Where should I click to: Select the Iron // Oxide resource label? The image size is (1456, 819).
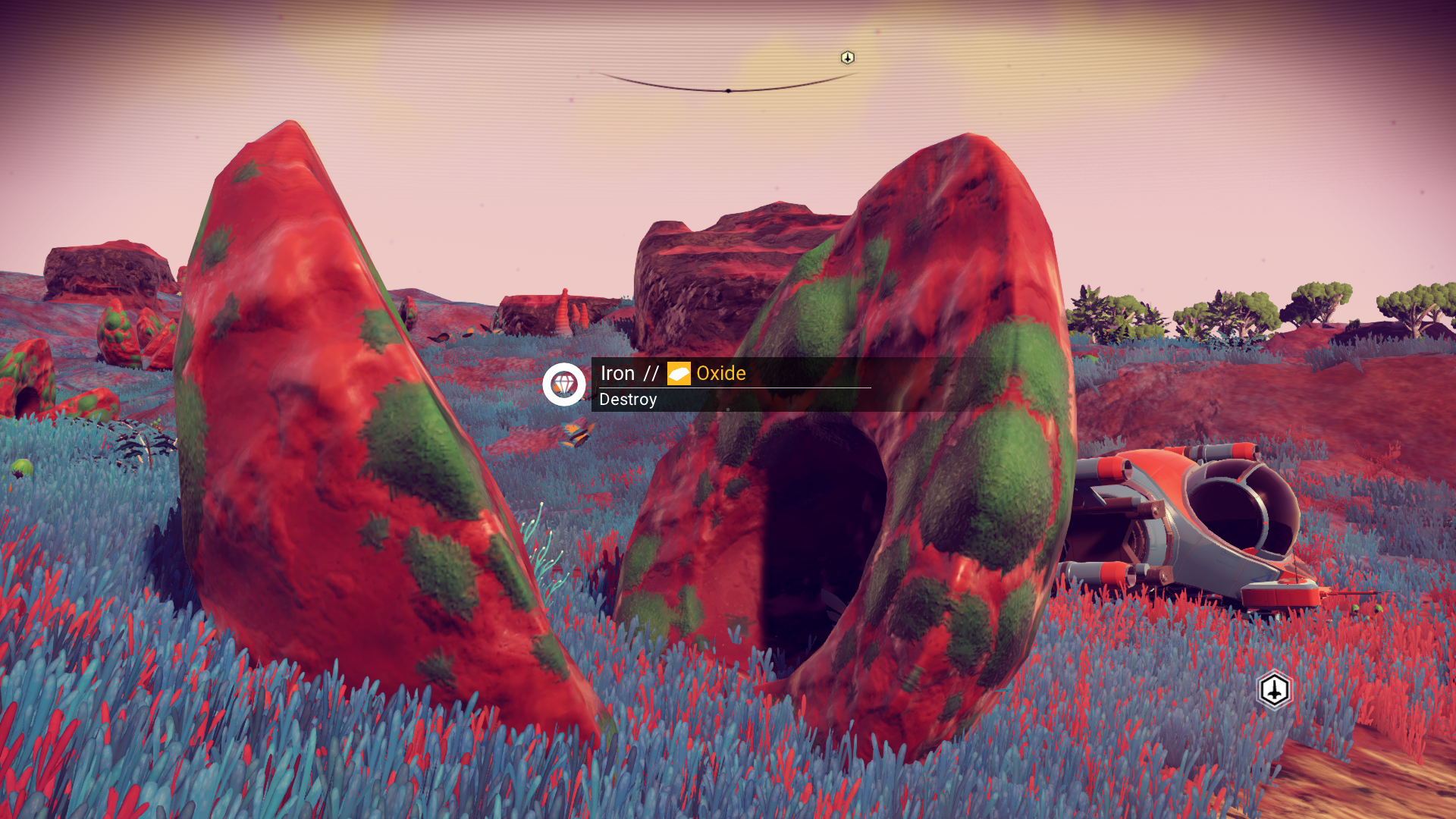coord(673,373)
